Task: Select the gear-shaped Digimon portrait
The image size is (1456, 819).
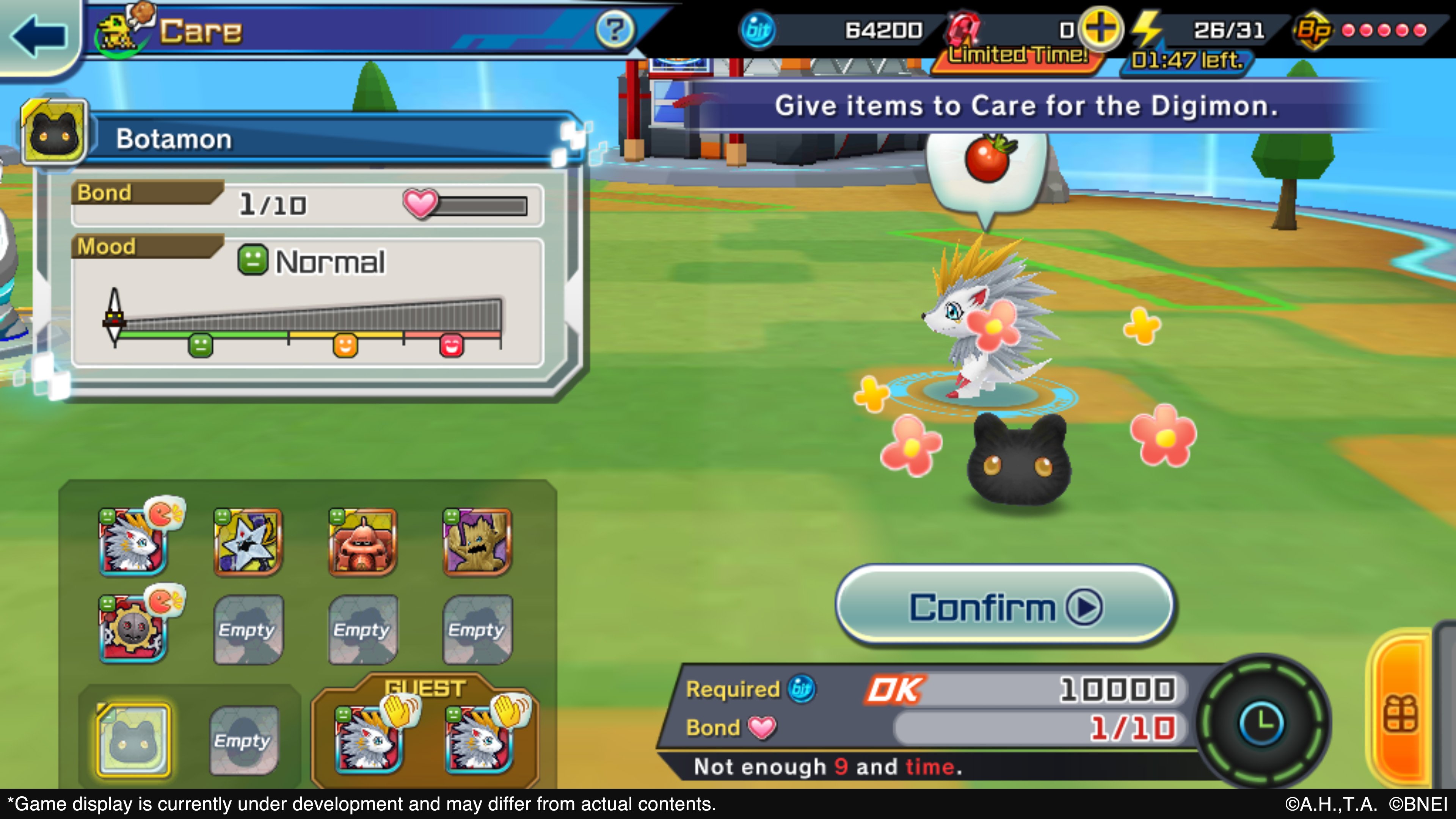Action: (133, 628)
